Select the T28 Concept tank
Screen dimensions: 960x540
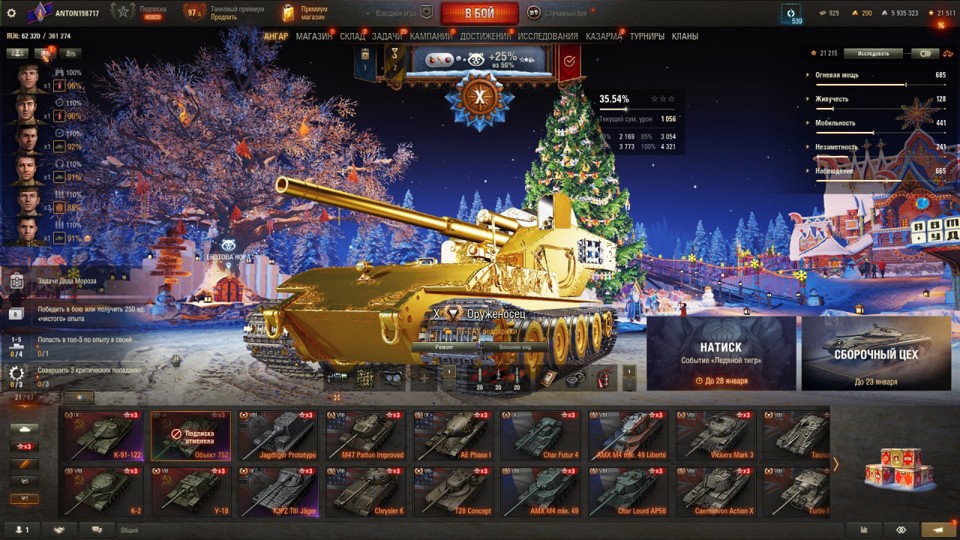451,491
